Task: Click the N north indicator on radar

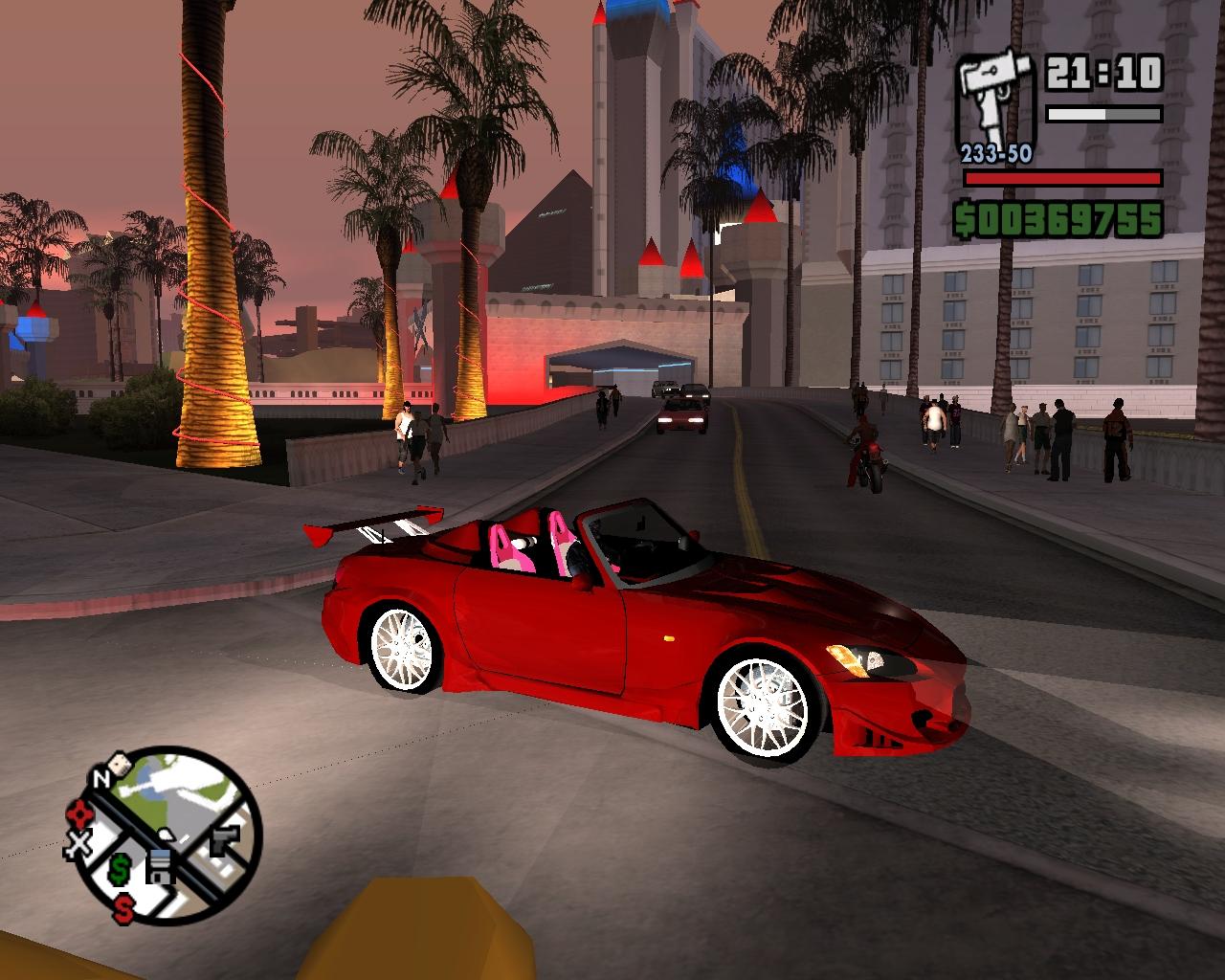Action: pyautogui.click(x=100, y=779)
